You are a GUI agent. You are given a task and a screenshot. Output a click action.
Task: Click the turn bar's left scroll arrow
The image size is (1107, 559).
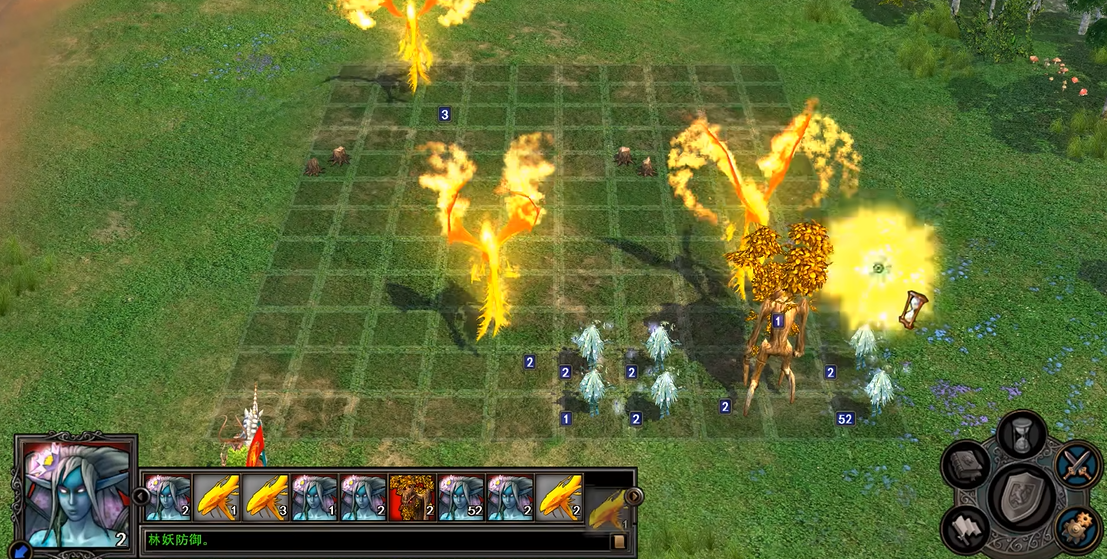pos(141,496)
